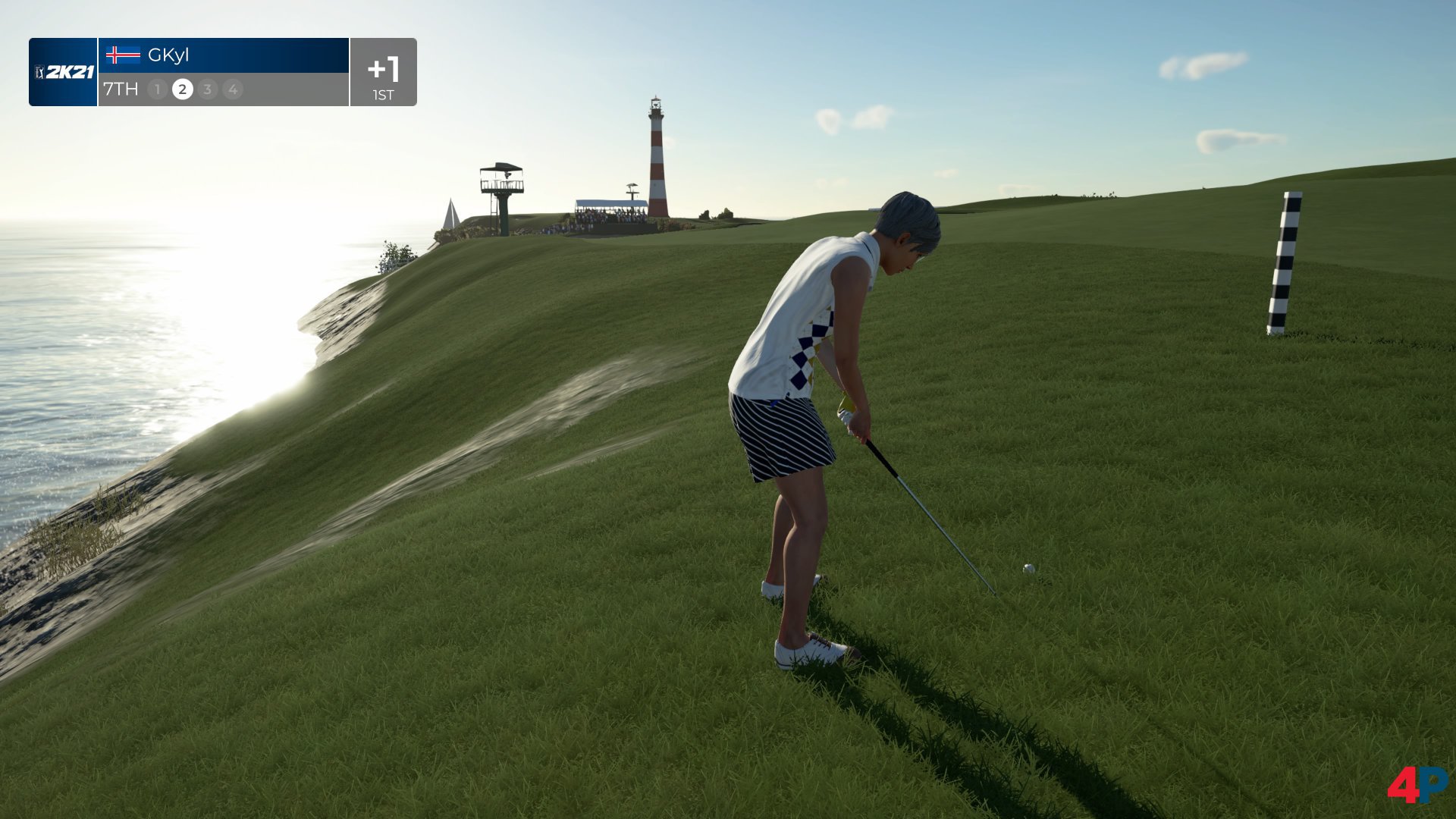The width and height of the screenshot is (1456, 819).
Task: Click the PGA Tour 2K21 logo badge
Action: pos(64,72)
